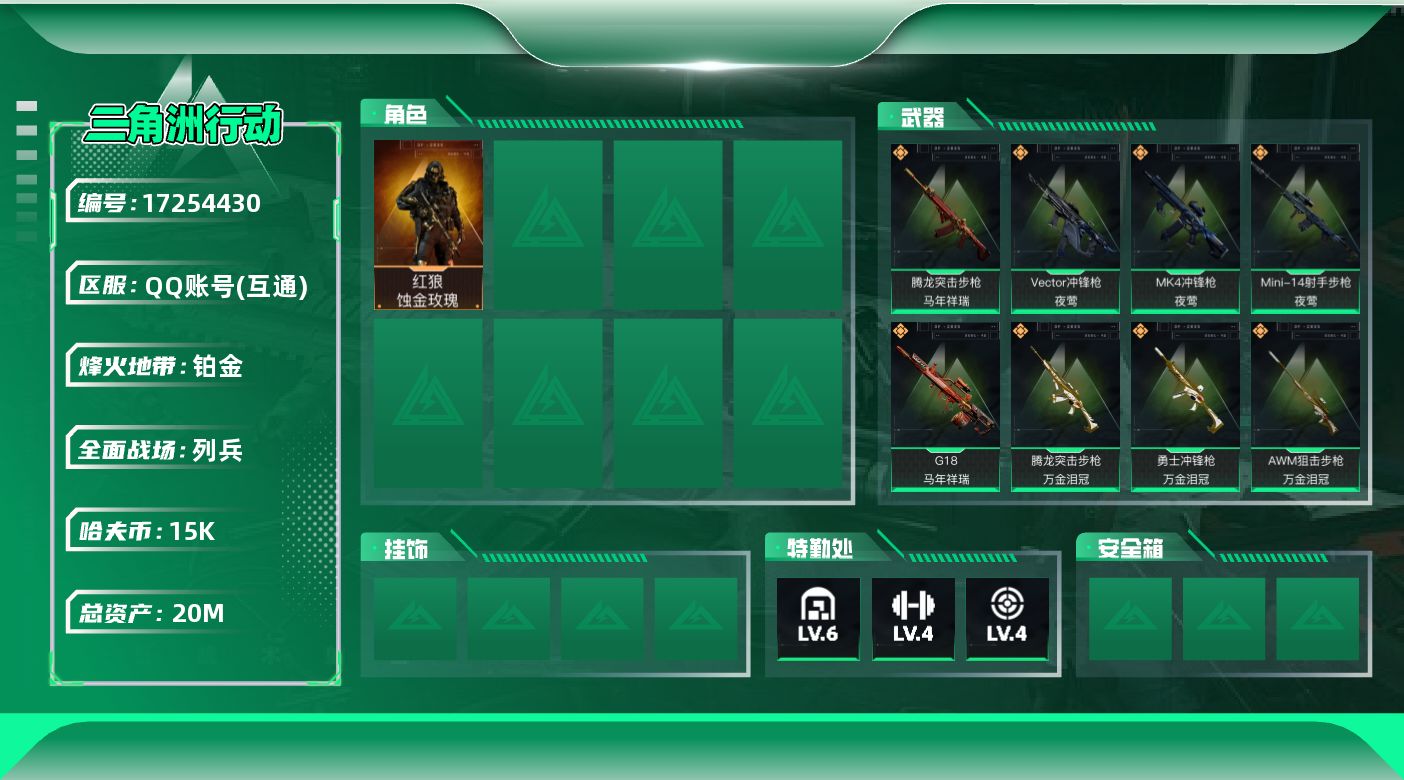Choose the 腾龙突击步枪 万金泪冠 gold skin
The height and width of the screenshot is (780, 1404).
pos(1065,406)
